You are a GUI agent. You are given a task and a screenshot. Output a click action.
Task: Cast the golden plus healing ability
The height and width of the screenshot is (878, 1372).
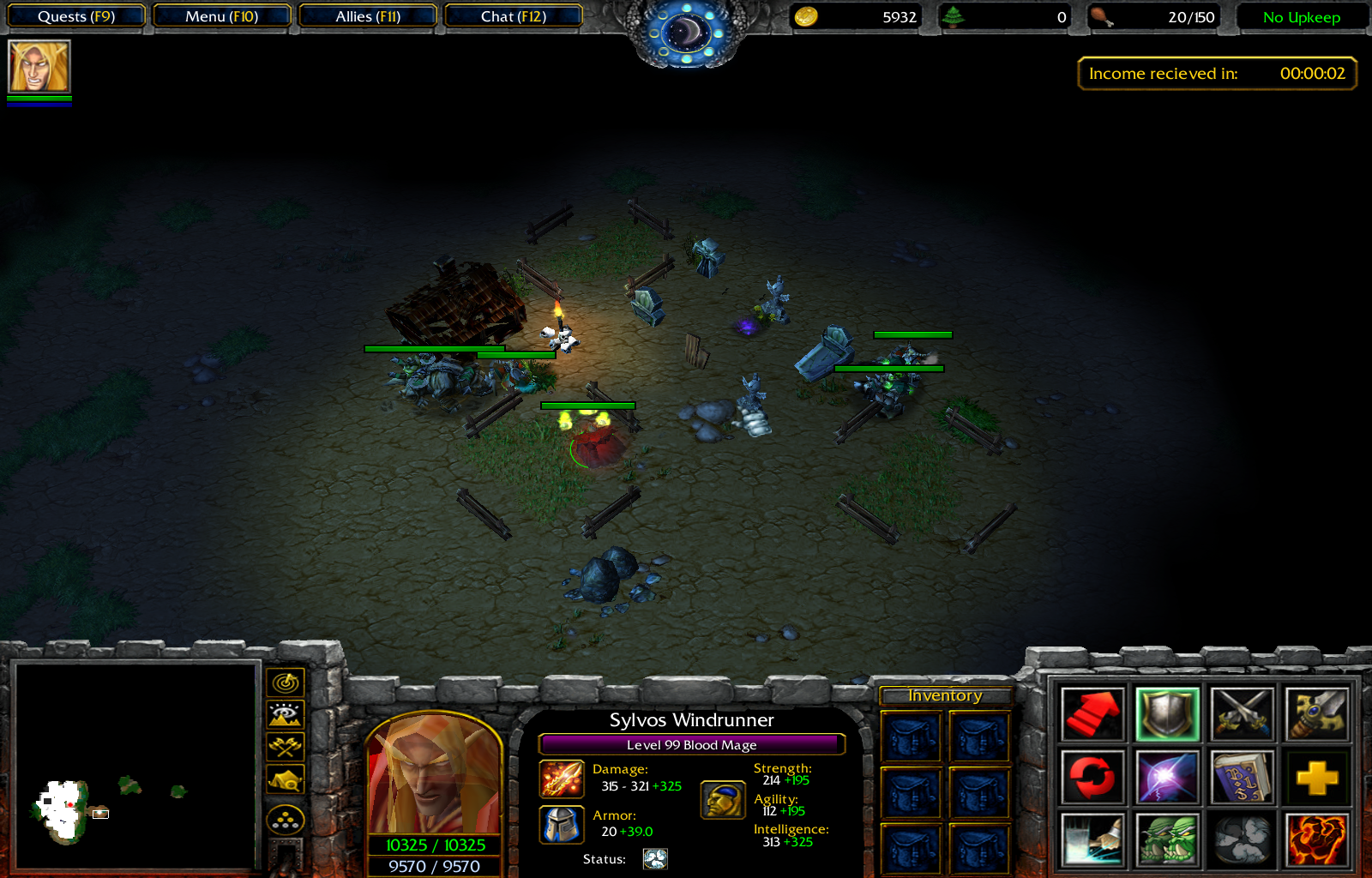(1315, 777)
